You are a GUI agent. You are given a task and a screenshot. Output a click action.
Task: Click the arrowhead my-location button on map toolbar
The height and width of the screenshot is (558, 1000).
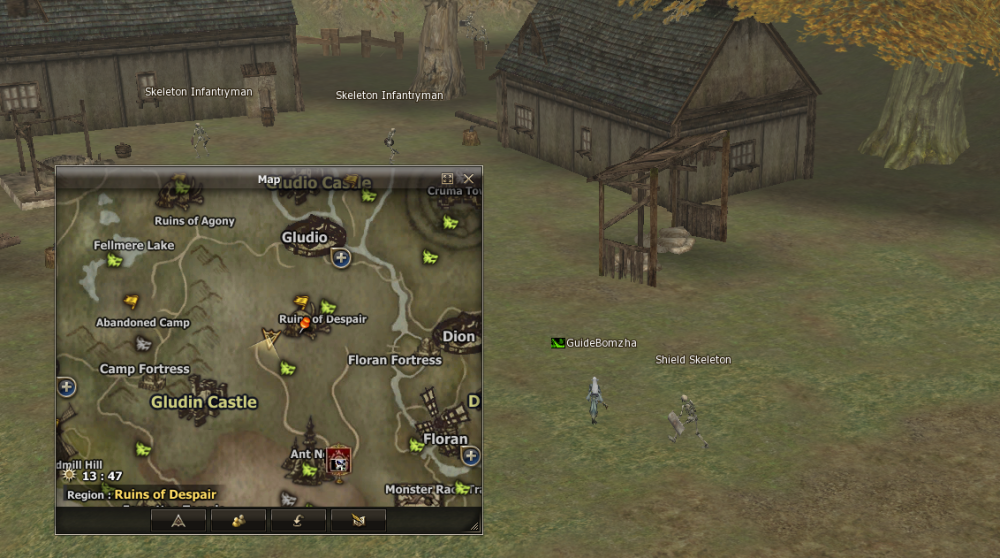(x=178, y=520)
